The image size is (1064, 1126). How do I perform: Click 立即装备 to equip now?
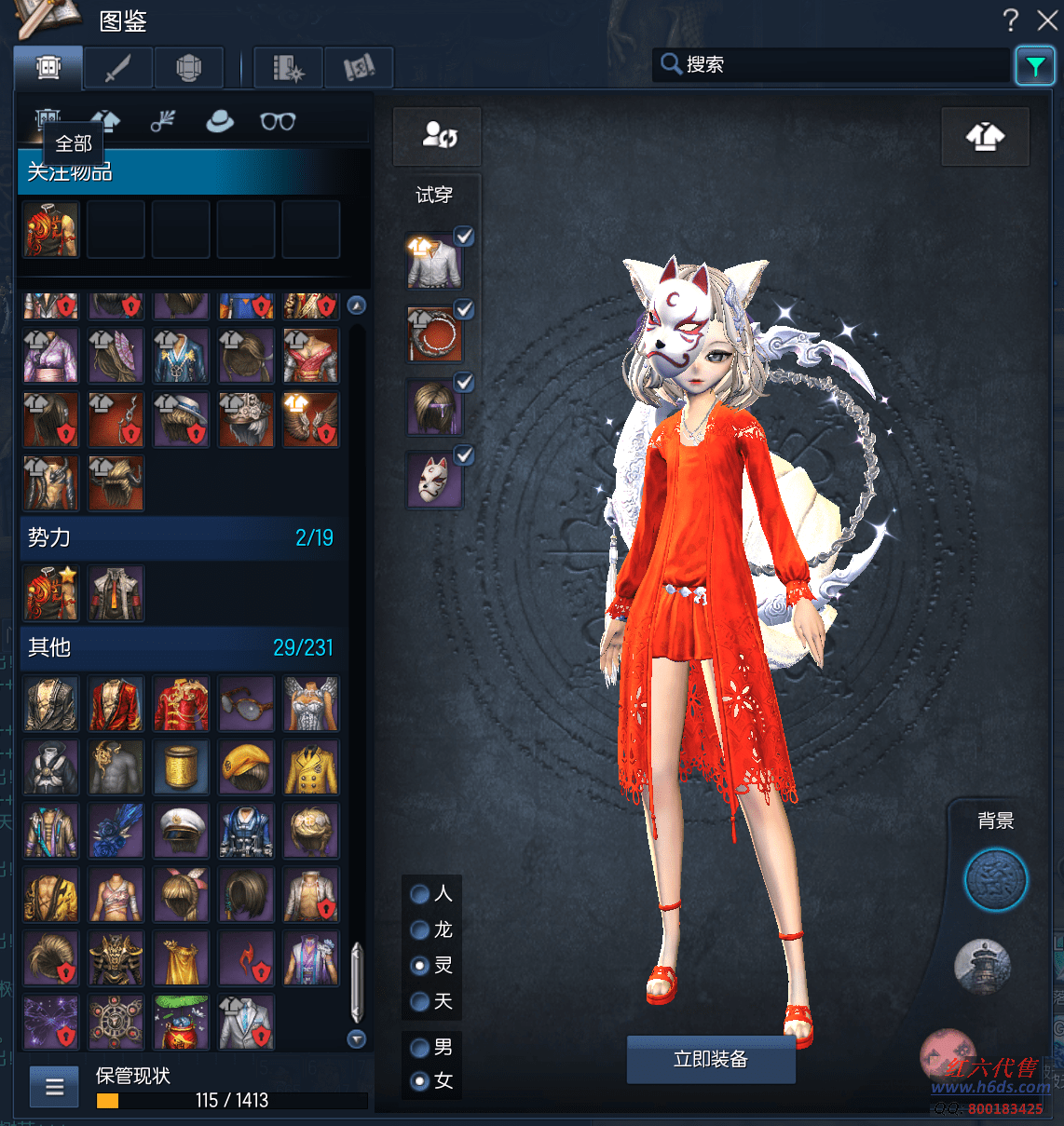pos(711,1059)
